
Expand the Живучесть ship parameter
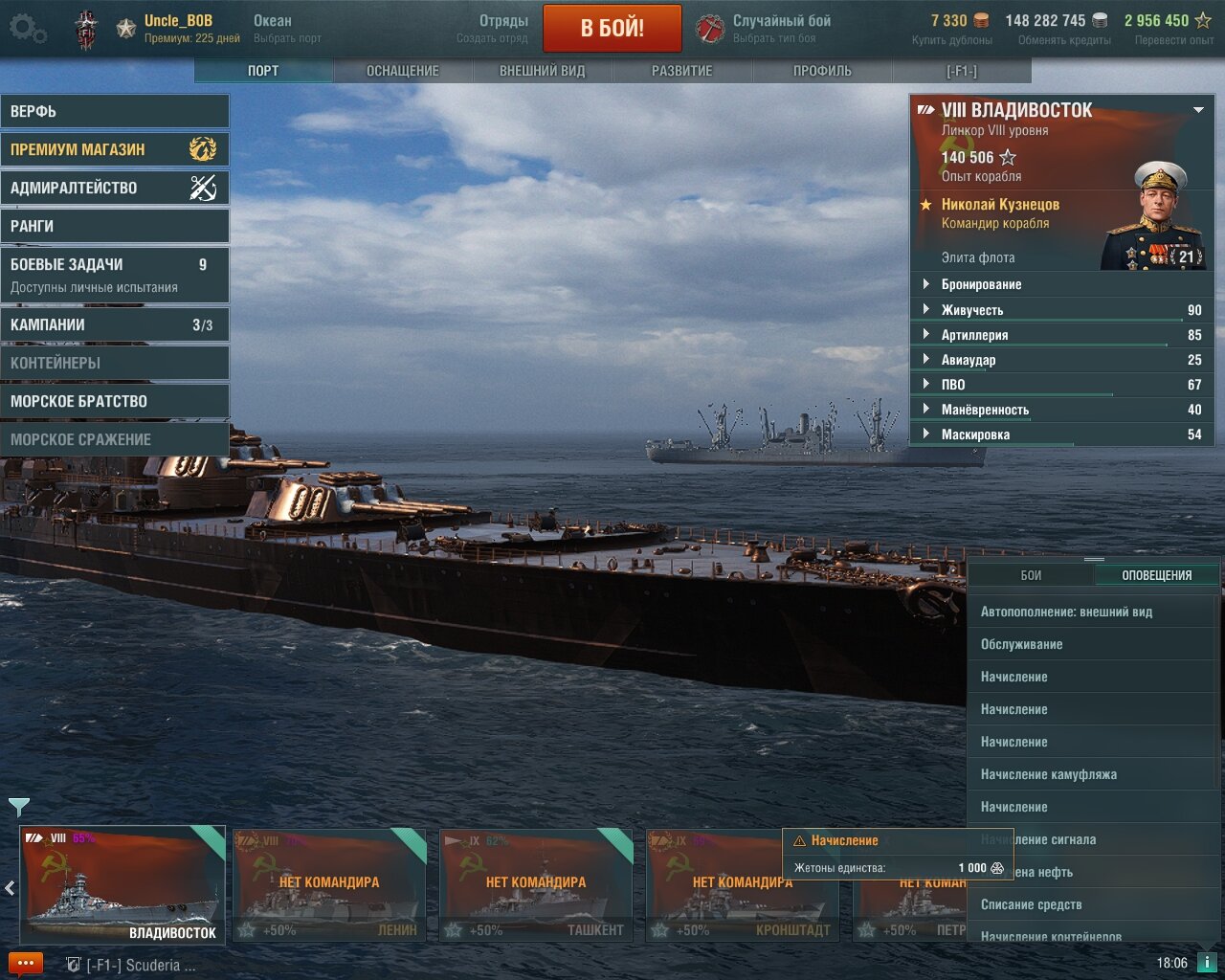pos(971,310)
